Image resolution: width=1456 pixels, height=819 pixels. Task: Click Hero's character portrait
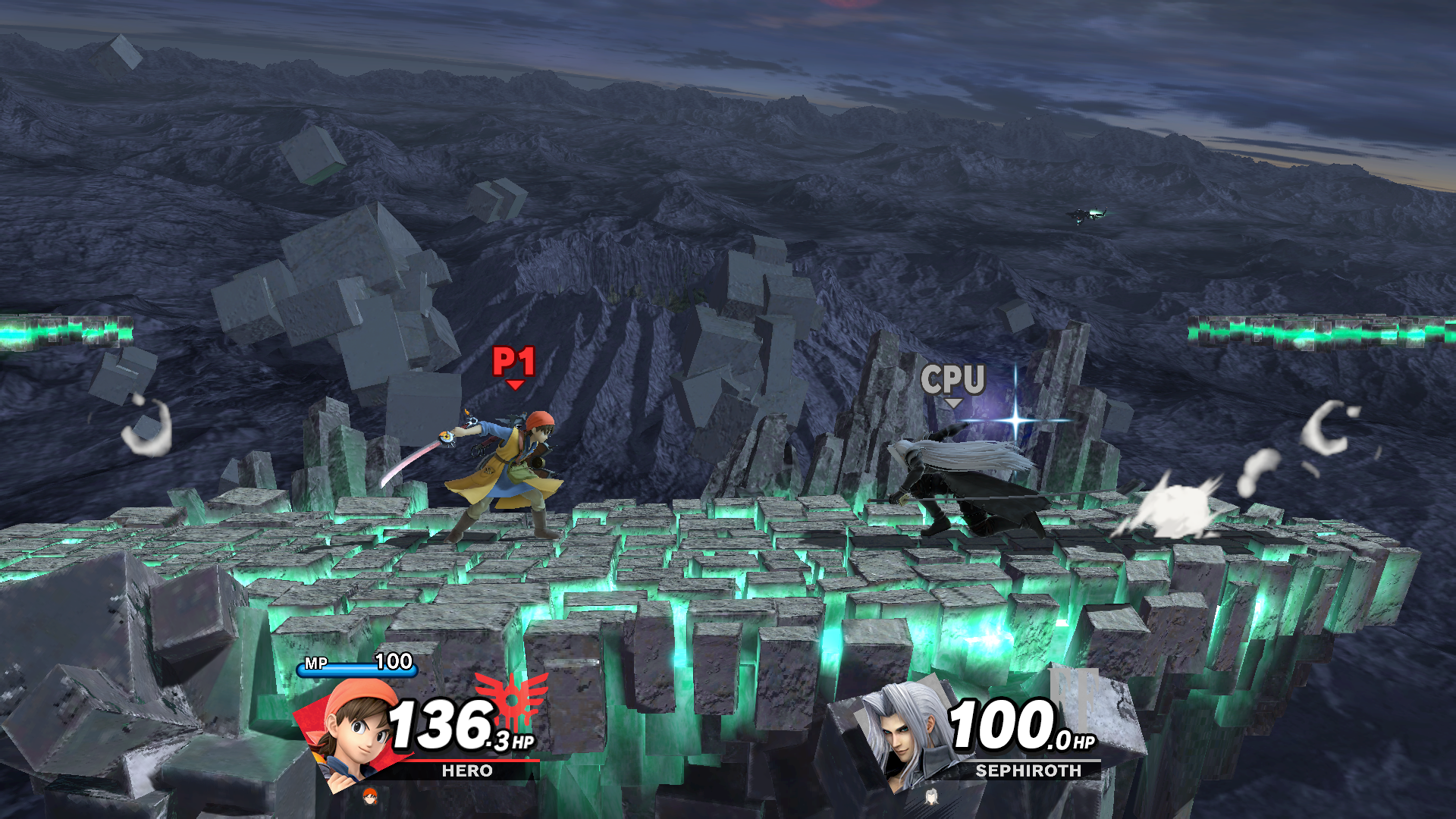(353, 733)
